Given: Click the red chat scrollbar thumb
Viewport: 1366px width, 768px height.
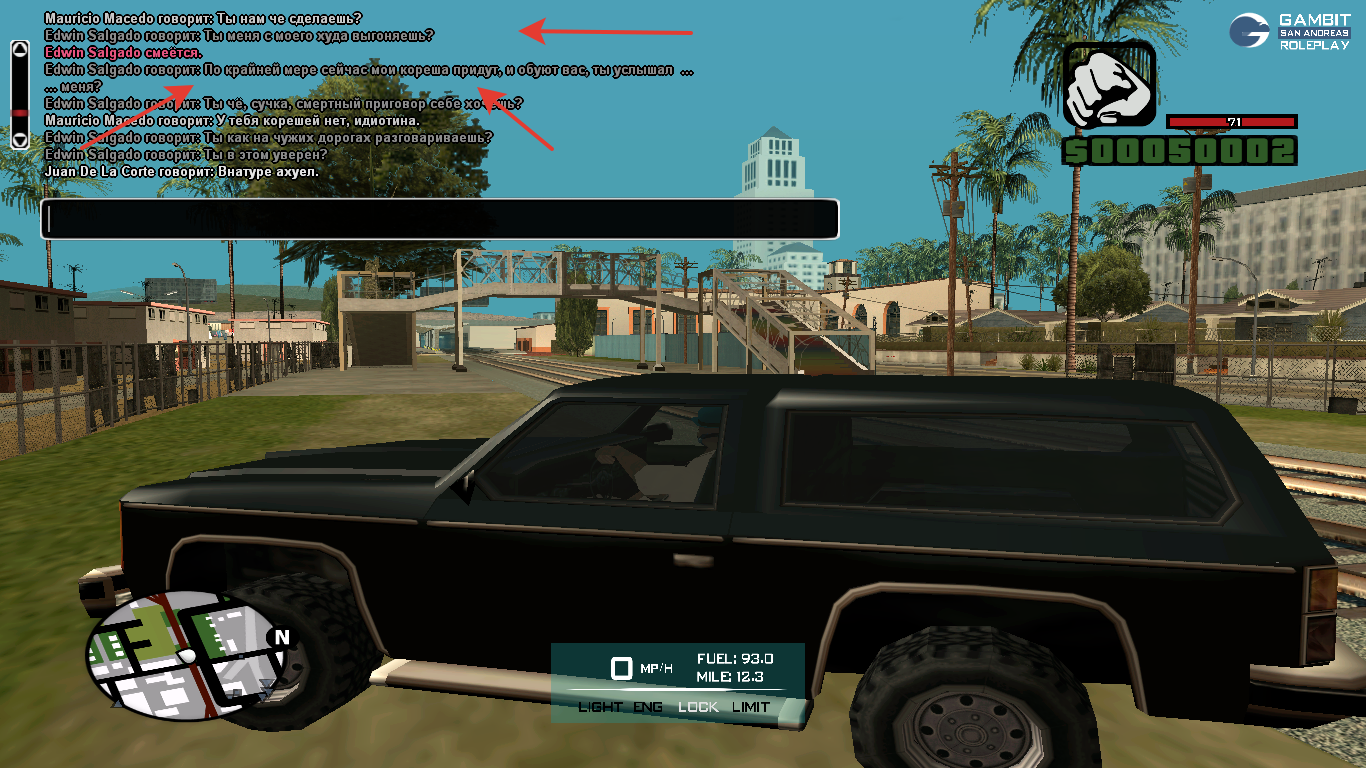Looking at the screenshot, I should (x=19, y=113).
